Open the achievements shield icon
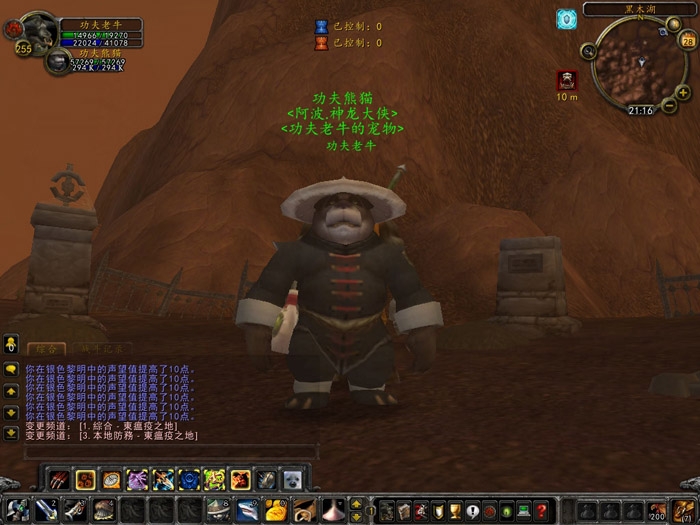This screenshot has height=525, width=700. (439, 510)
